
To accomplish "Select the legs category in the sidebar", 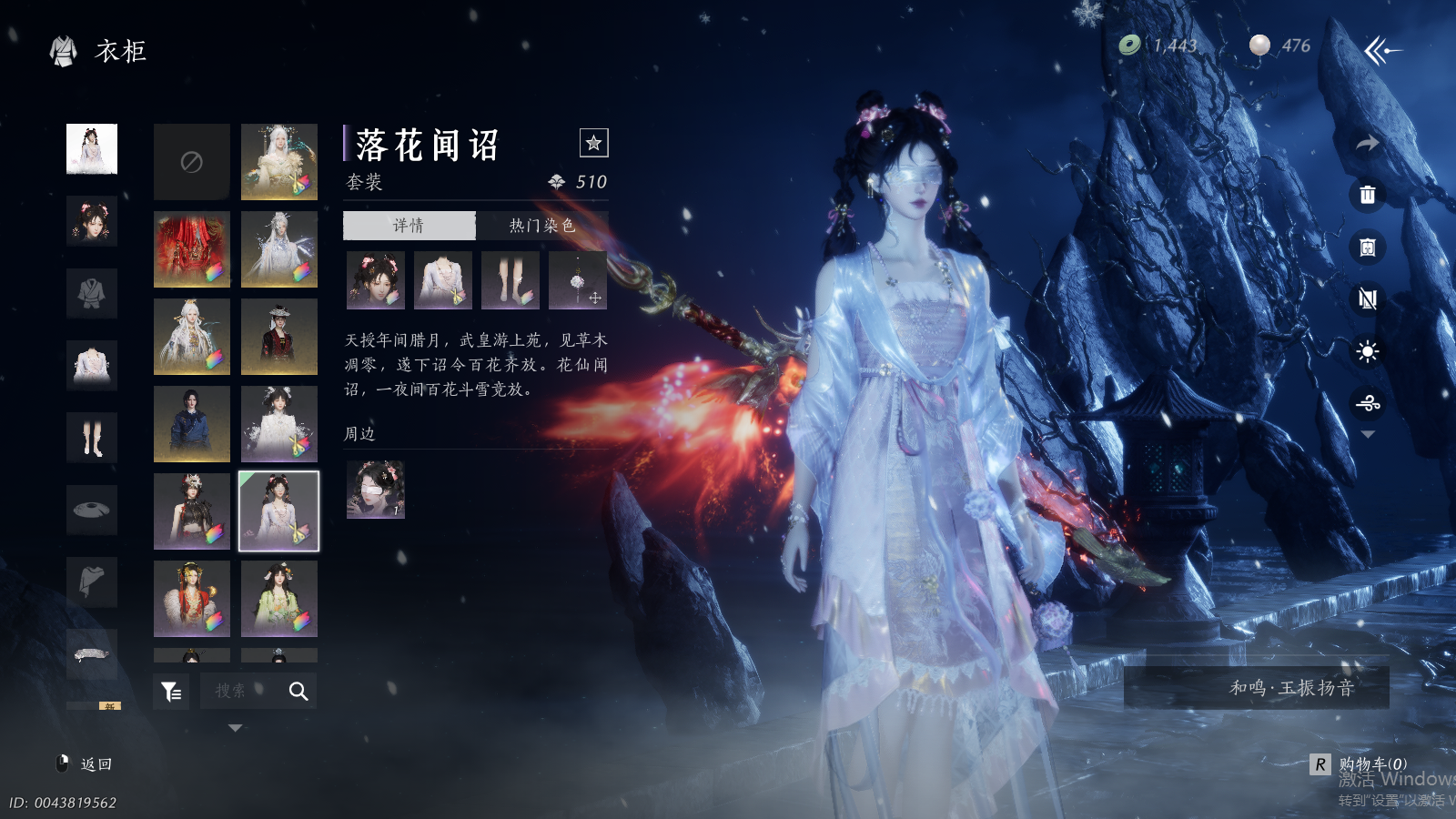I will pyautogui.click(x=92, y=438).
